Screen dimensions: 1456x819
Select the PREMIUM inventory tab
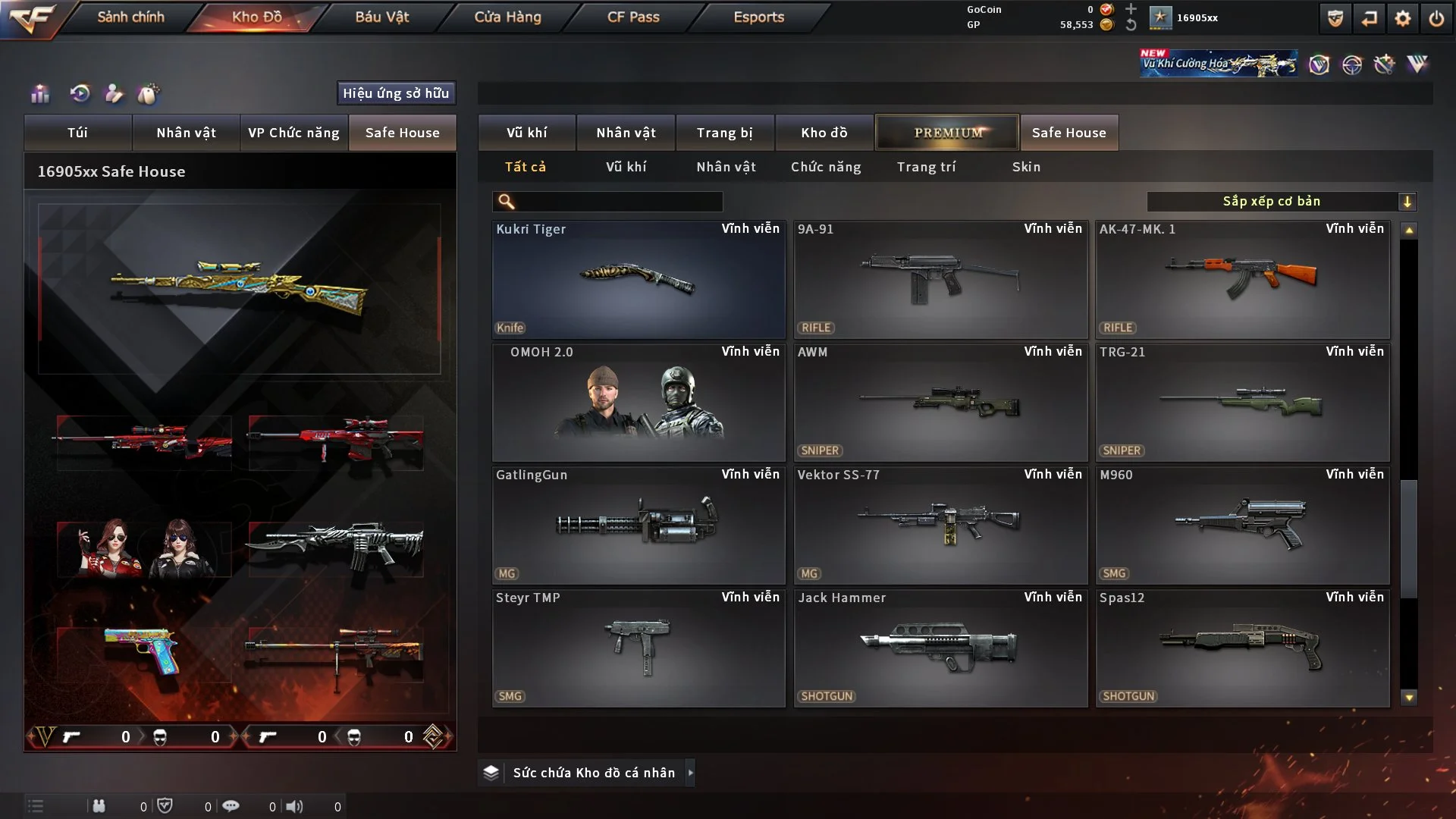click(x=947, y=133)
